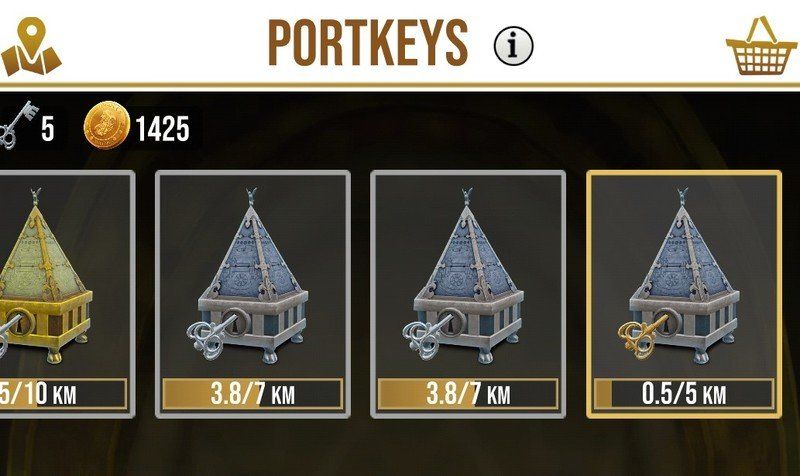This screenshot has height=476, width=800.
Task: Select the golden 10 km Portkey card
Action: pos(62,292)
